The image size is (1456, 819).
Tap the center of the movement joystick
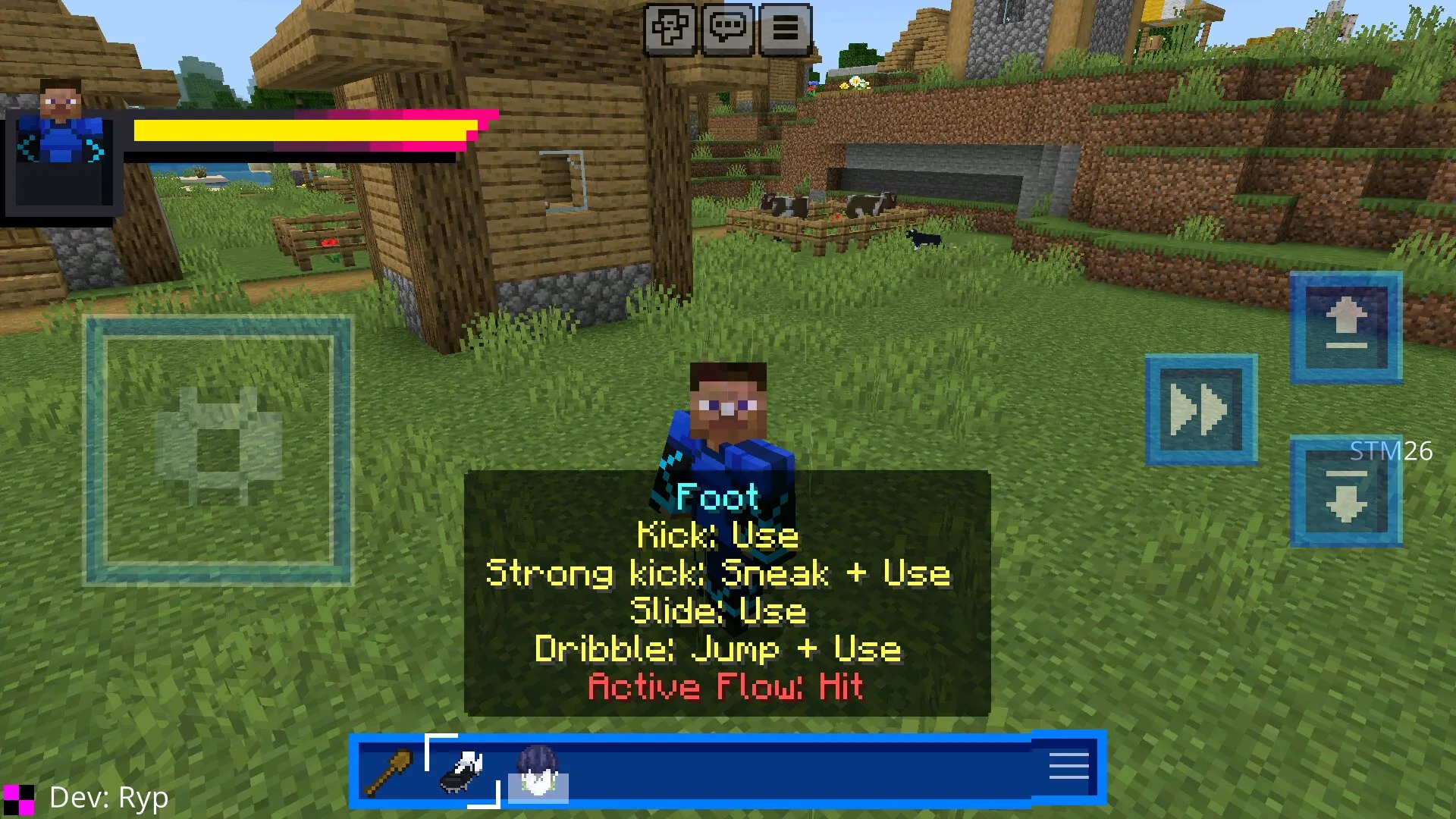[218, 450]
